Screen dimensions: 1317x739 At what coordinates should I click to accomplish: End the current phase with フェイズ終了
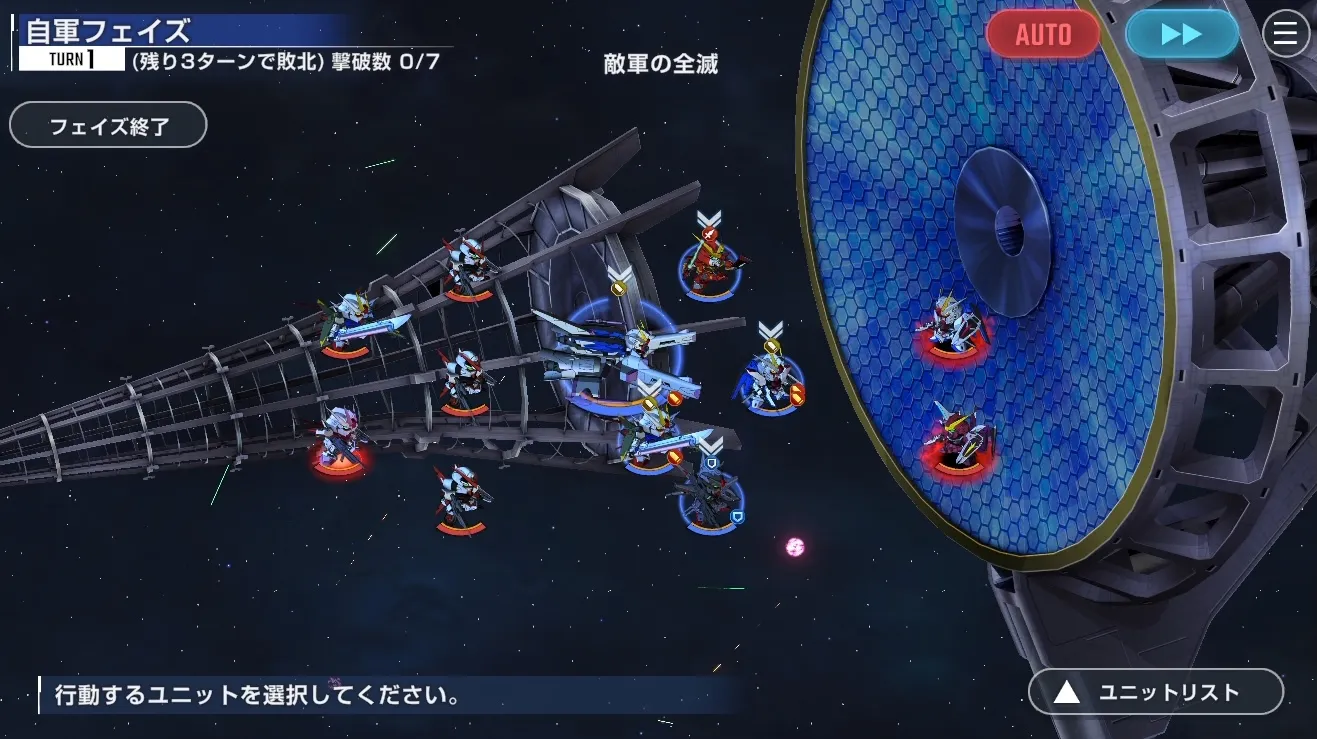108,126
